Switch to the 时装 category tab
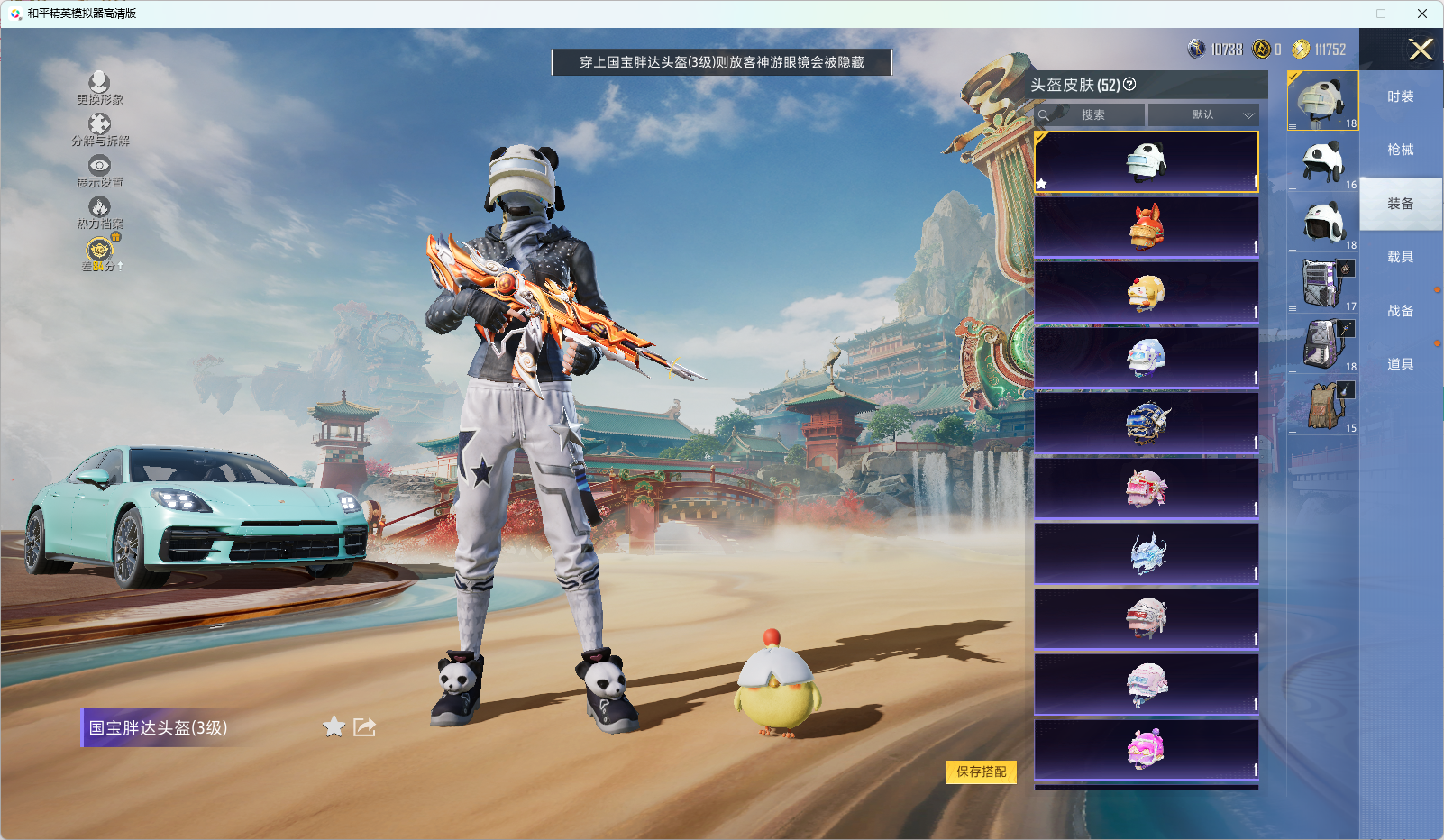Viewport: 1444px width, 840px height. click(x=1400, y=96)
